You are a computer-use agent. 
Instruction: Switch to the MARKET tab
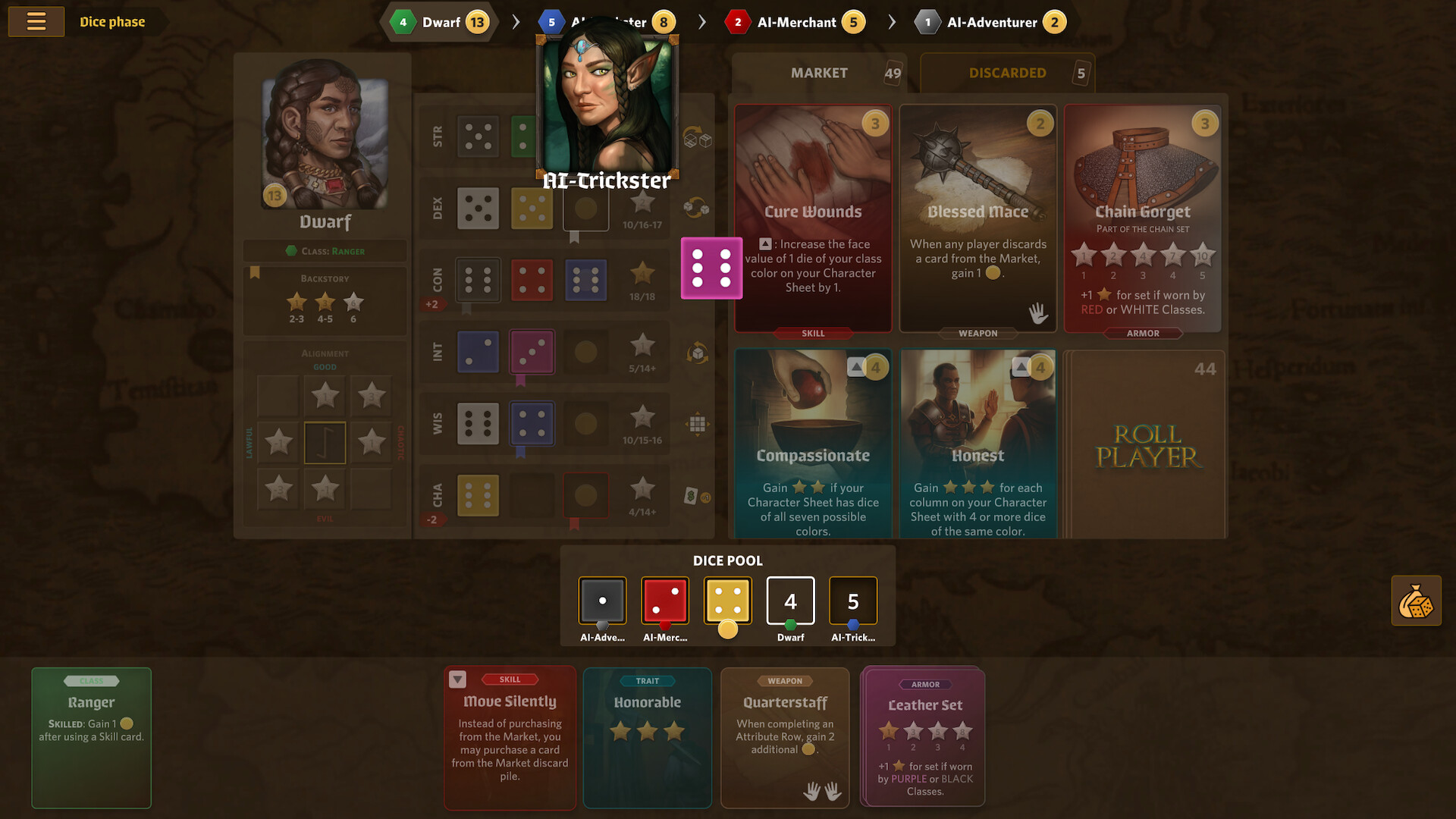819,73
